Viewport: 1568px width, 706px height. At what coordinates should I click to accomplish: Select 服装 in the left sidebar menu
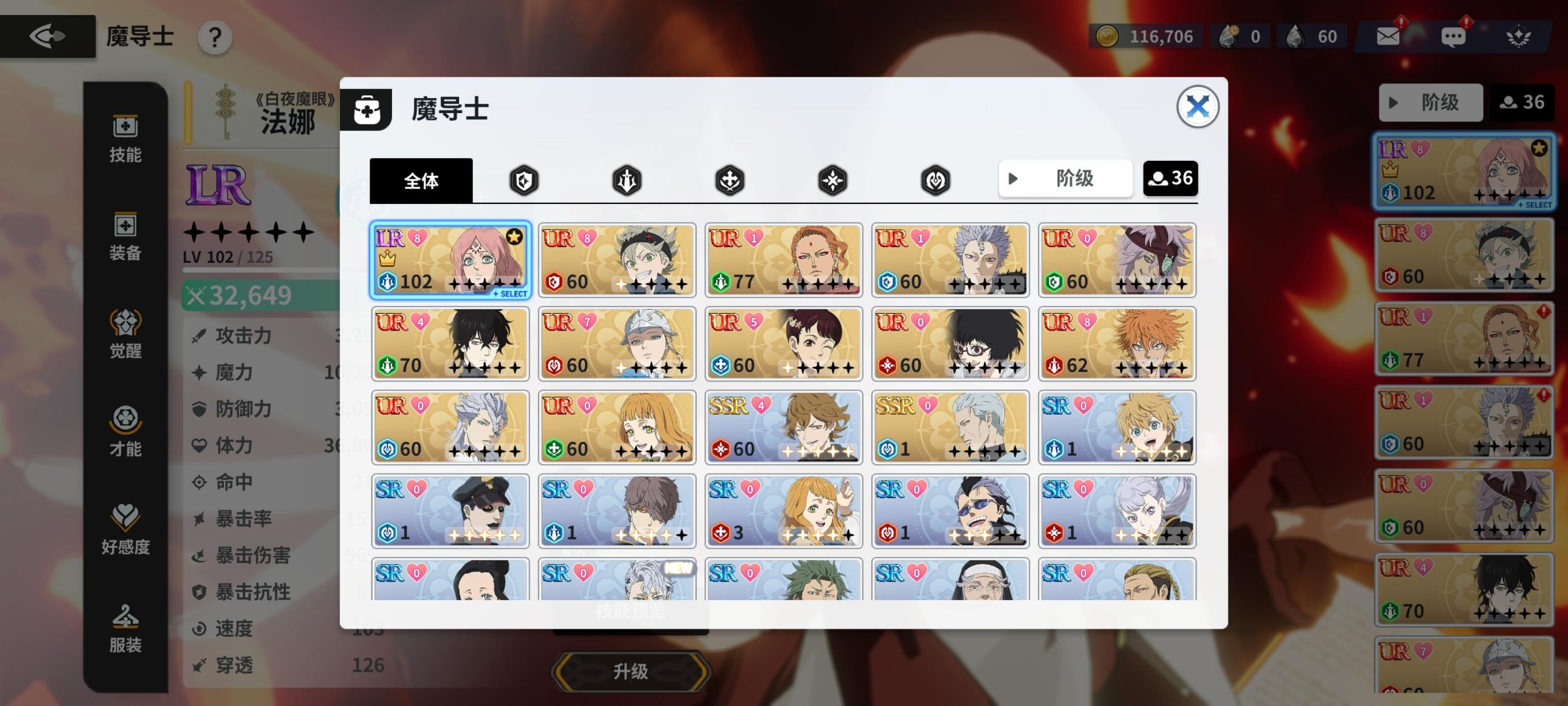(125, 630)
